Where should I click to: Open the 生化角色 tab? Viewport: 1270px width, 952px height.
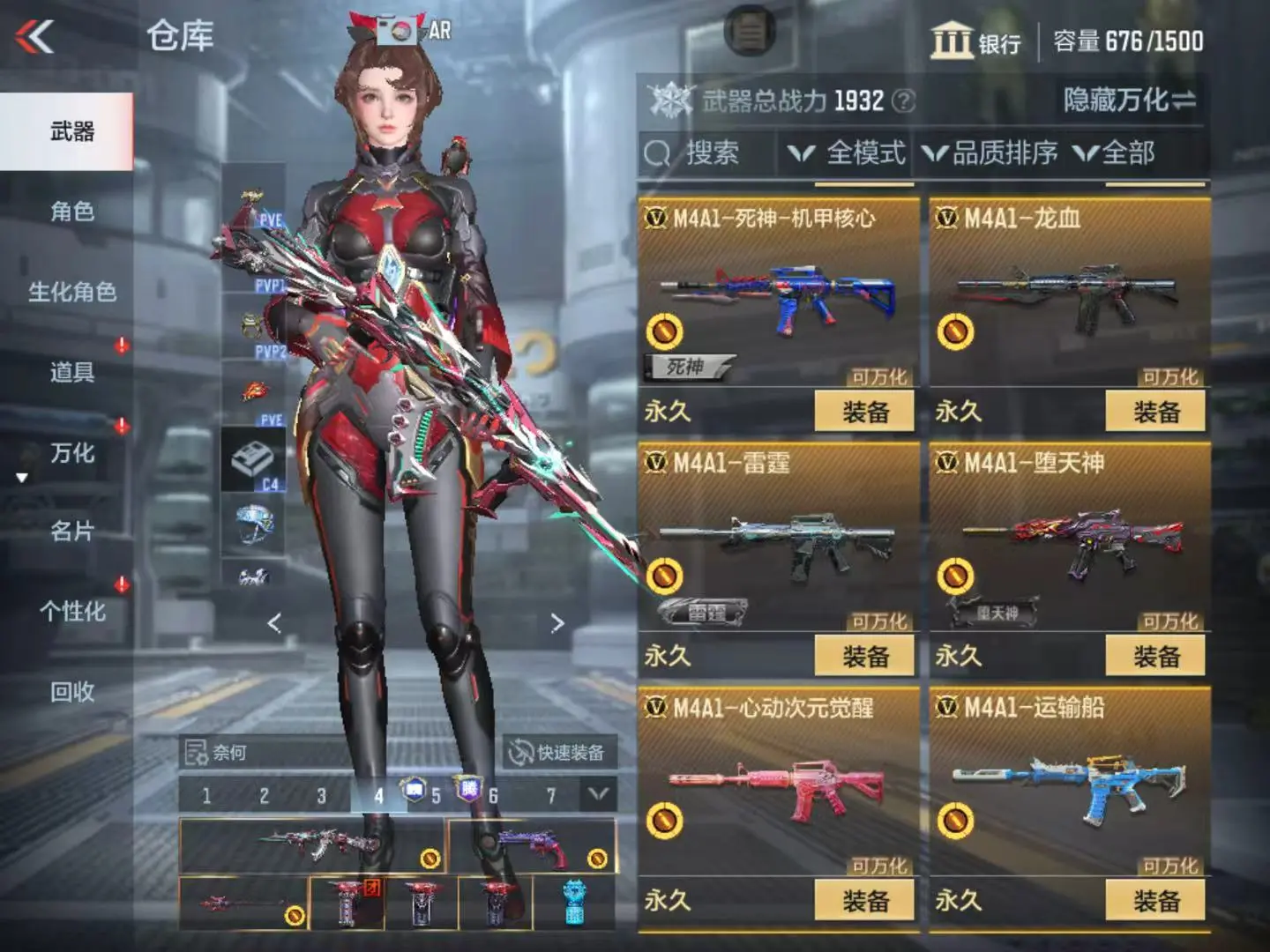pos(71,292)
